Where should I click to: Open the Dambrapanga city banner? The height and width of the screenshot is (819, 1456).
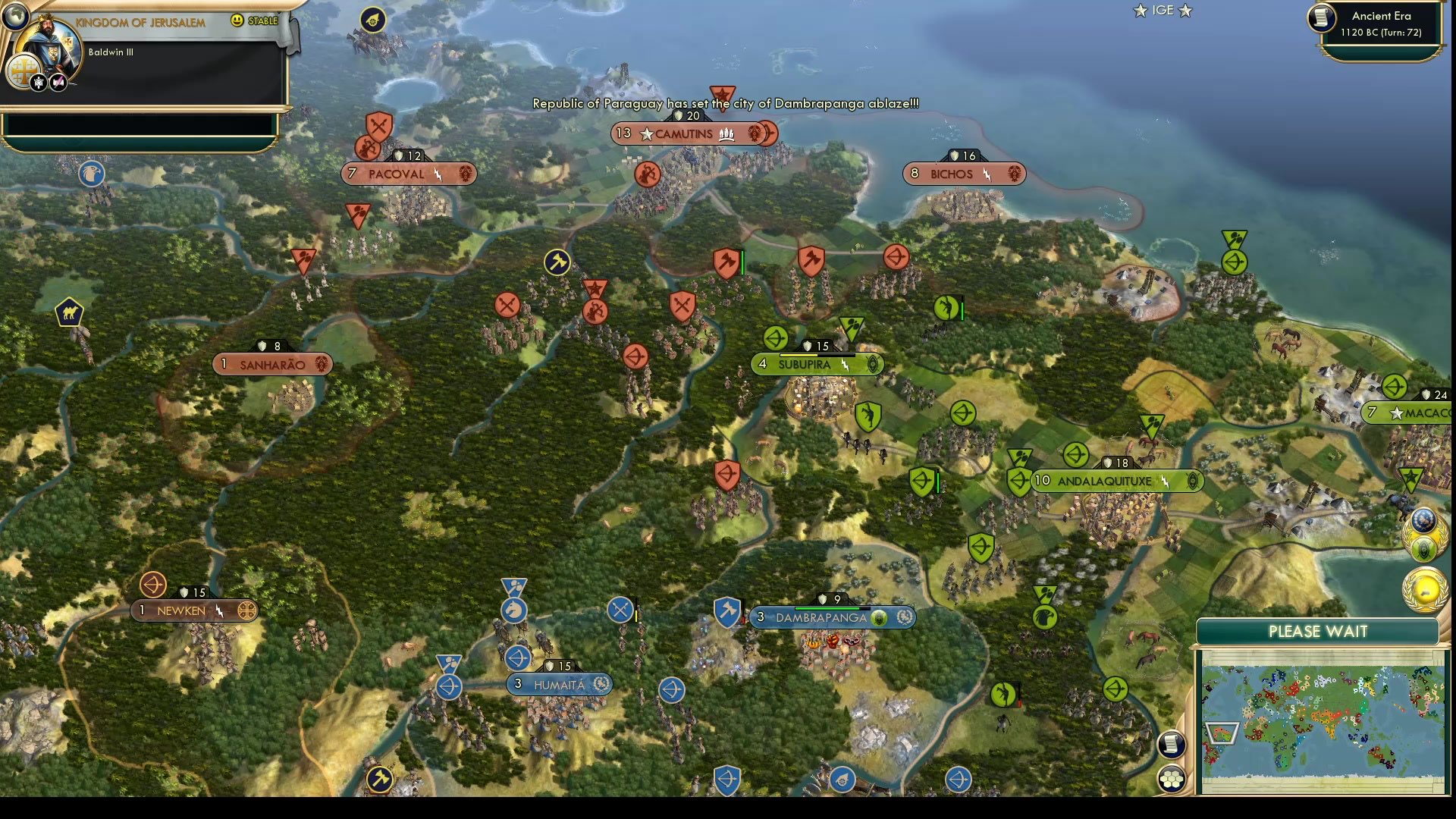833,617
